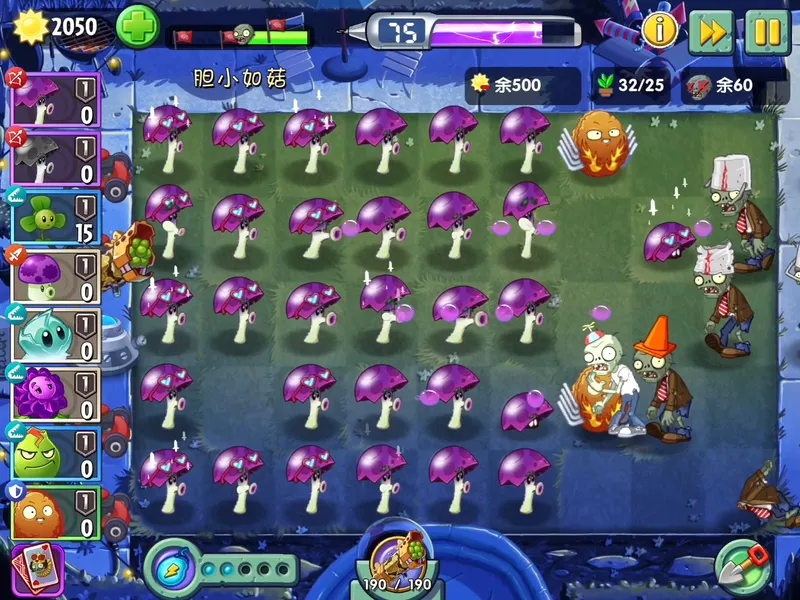Screen dimensions: 800x600
Task: Select the green squash seed packet
Action: (54, 454)
